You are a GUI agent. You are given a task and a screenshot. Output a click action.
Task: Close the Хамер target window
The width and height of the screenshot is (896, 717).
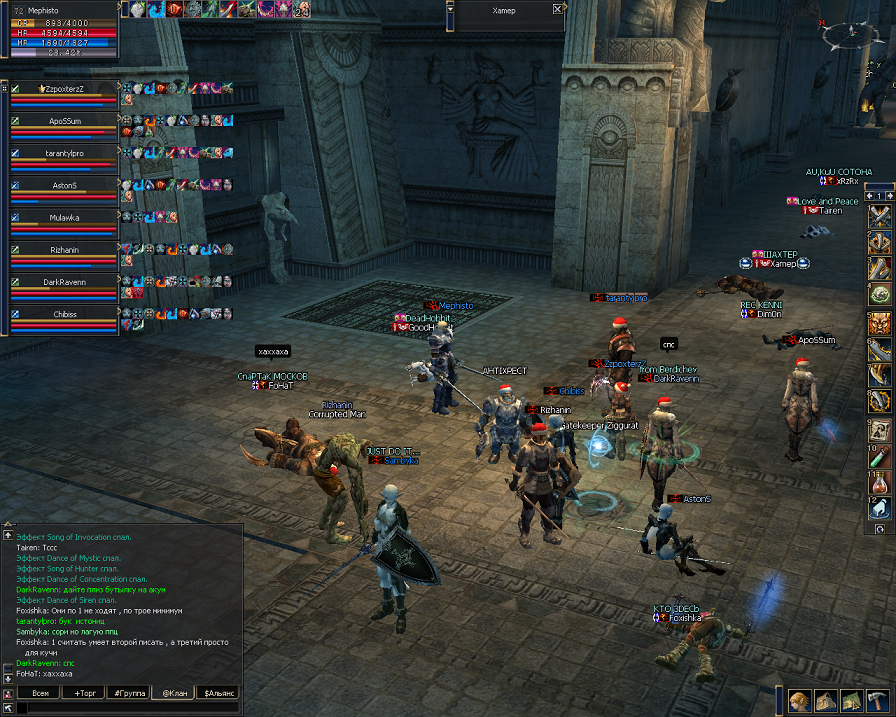(558, 8)
